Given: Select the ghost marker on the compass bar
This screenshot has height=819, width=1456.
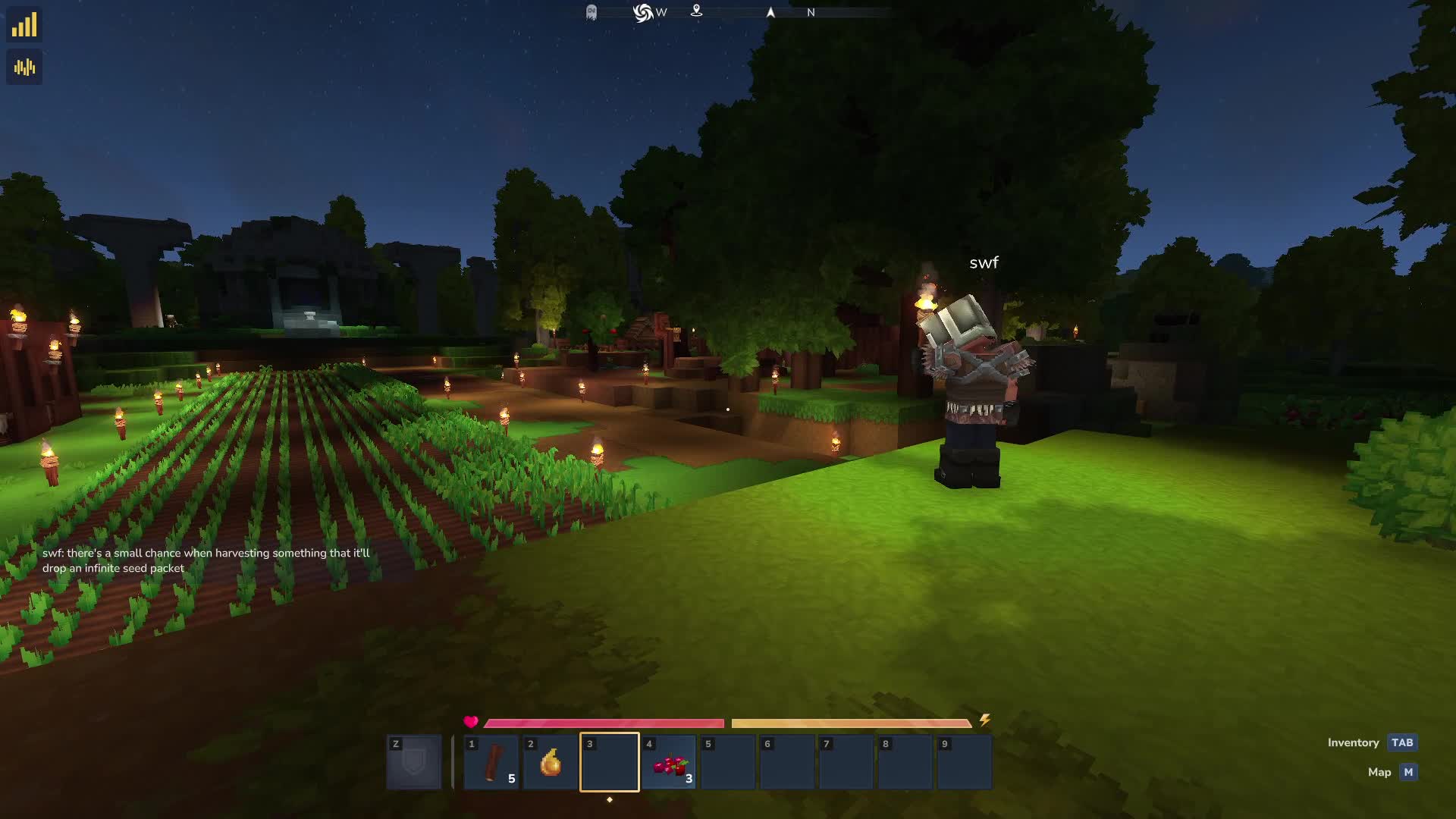Looking at the screenshot, I should 591,13.
